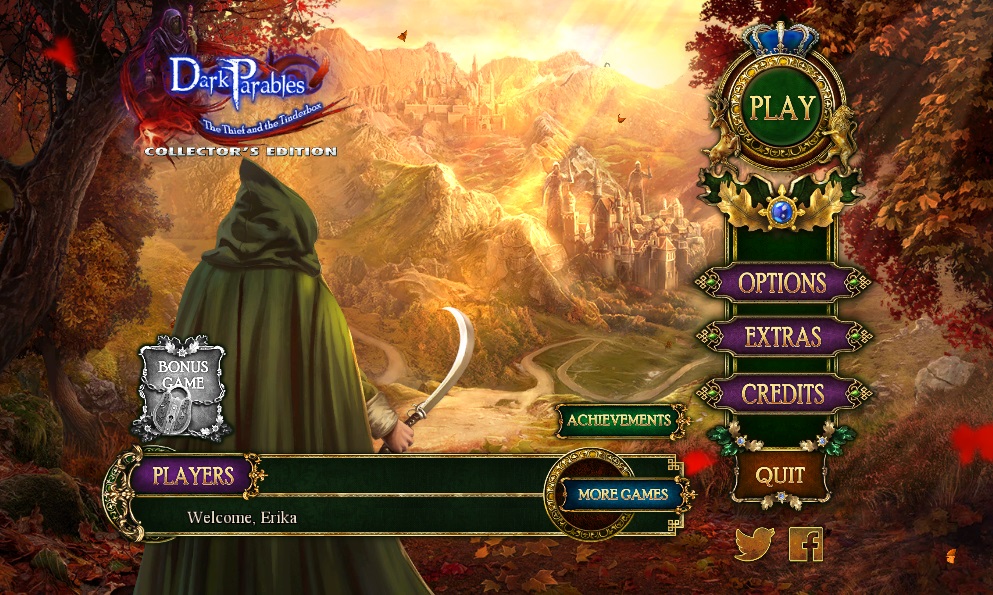Image resolution: width=993 pixels, height=595 pixels.
Task: Browse More Games
Action: [622, 494]
